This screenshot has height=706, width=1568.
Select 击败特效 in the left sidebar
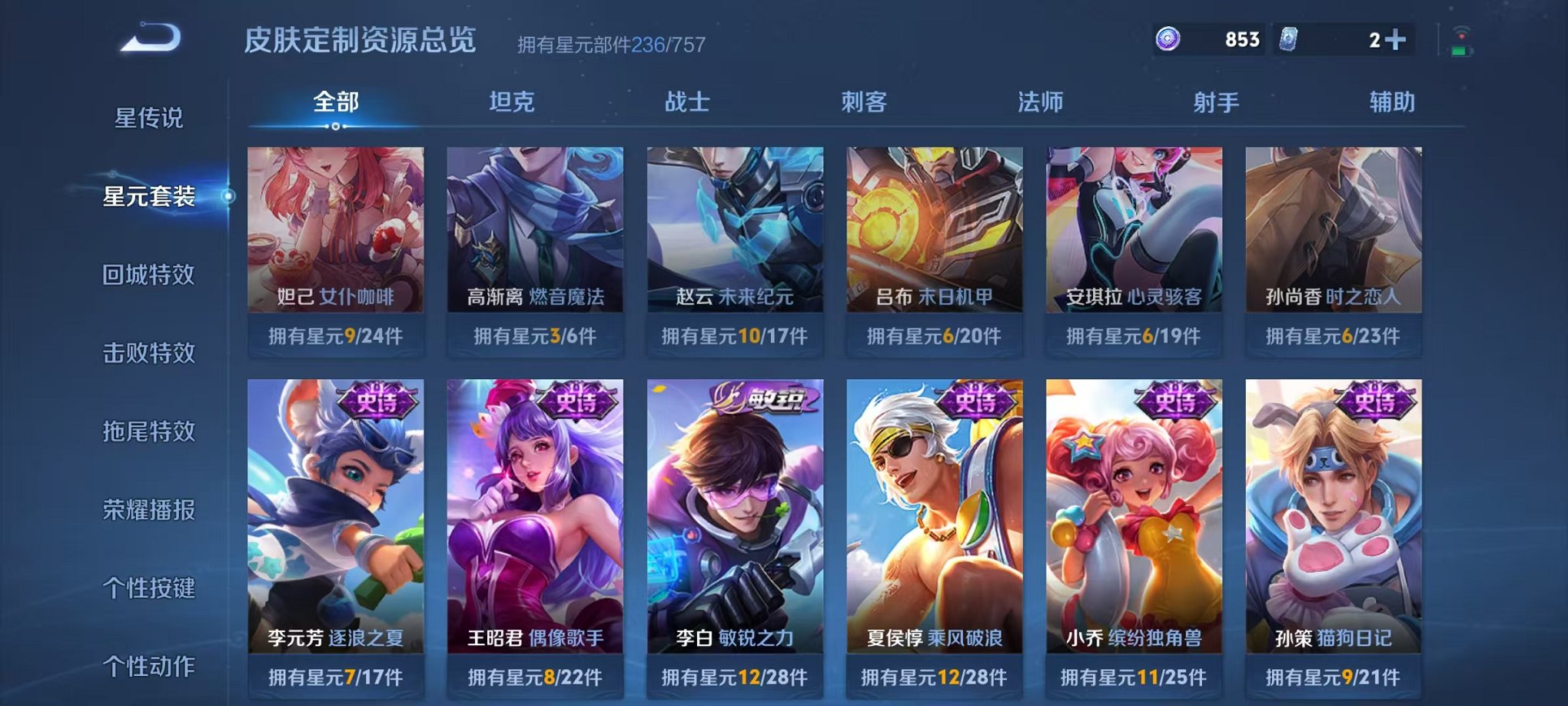coord(148,353)
